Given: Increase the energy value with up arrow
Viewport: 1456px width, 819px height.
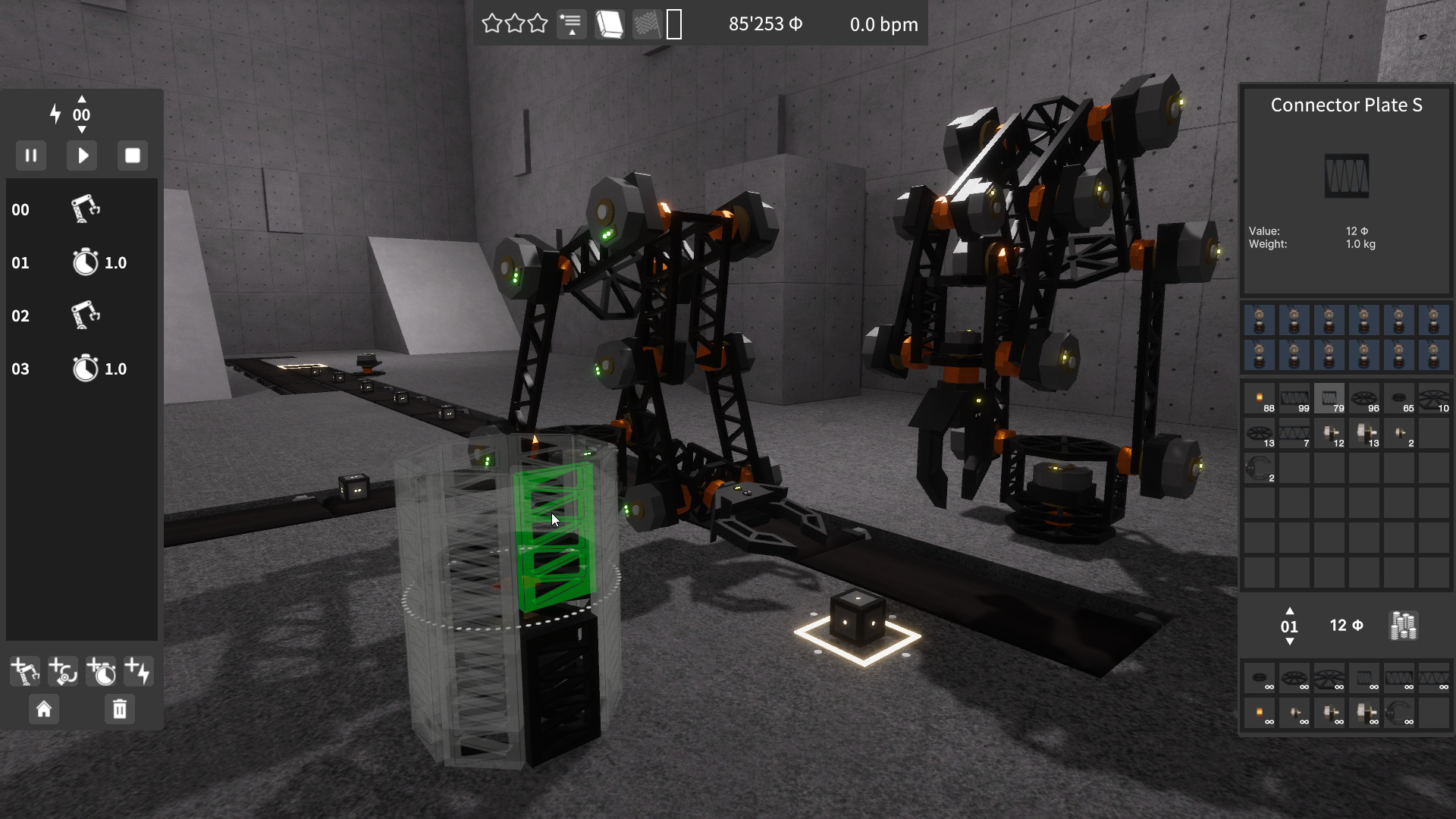Looking at the screenshot, I should (x=81, y=99).
